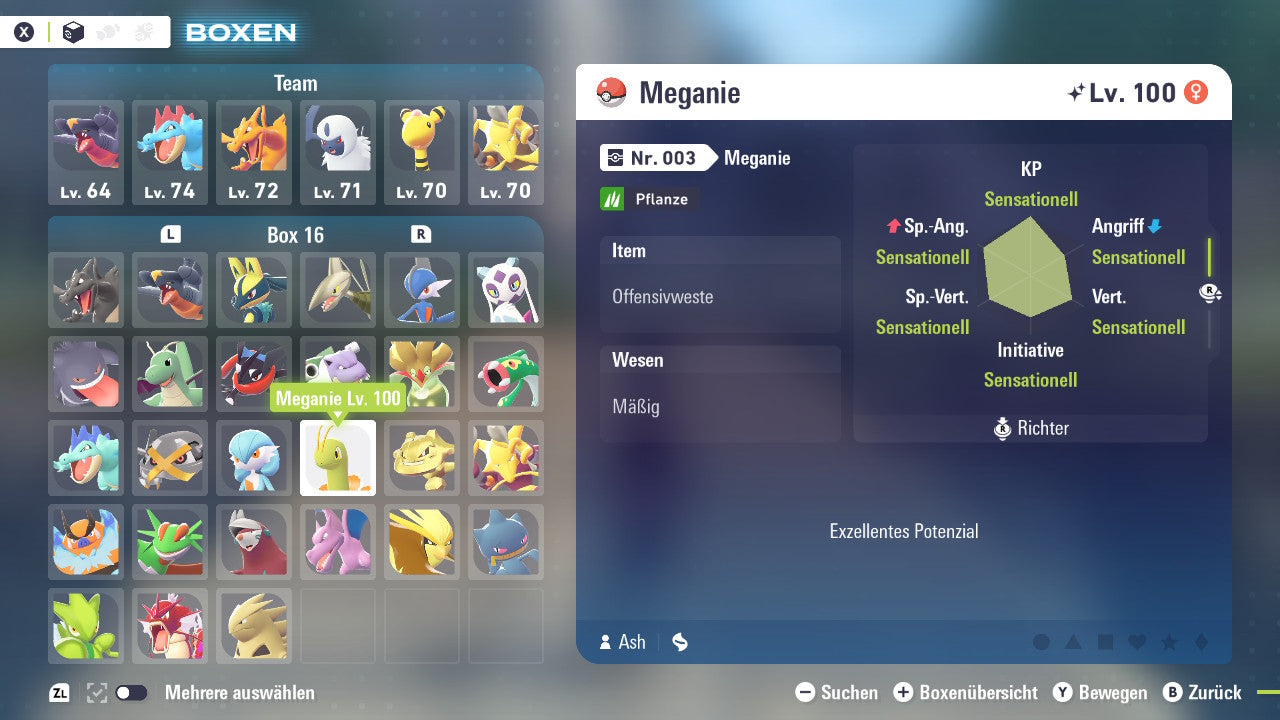Open the Suchen search option
The image size is (1280, 720).
click(837, 693)
